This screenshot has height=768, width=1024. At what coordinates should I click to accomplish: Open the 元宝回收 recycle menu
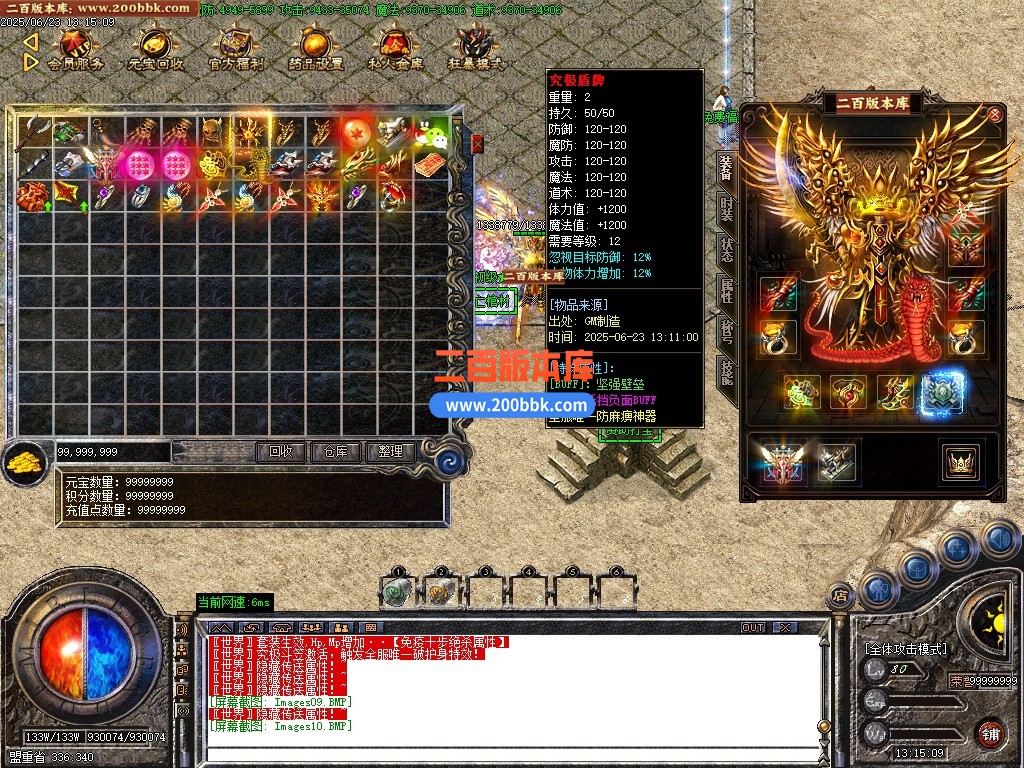[155, 49]
